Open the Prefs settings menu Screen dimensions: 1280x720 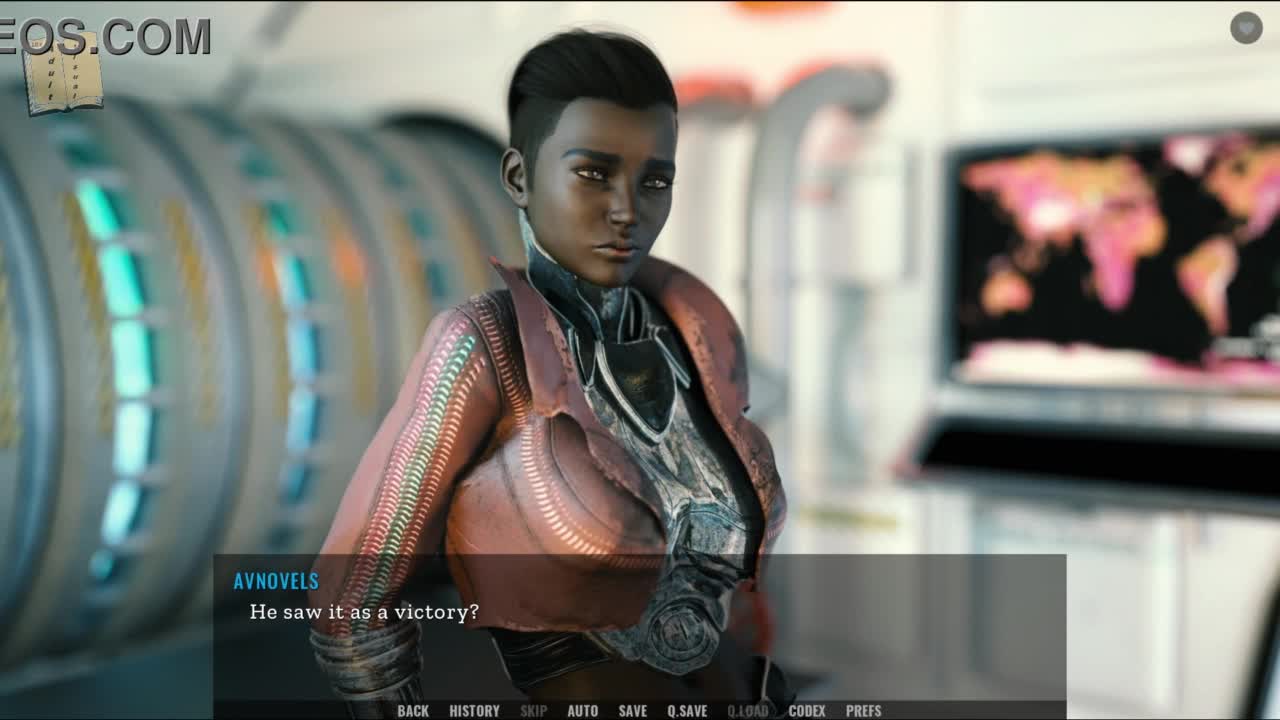pos(863,711)
